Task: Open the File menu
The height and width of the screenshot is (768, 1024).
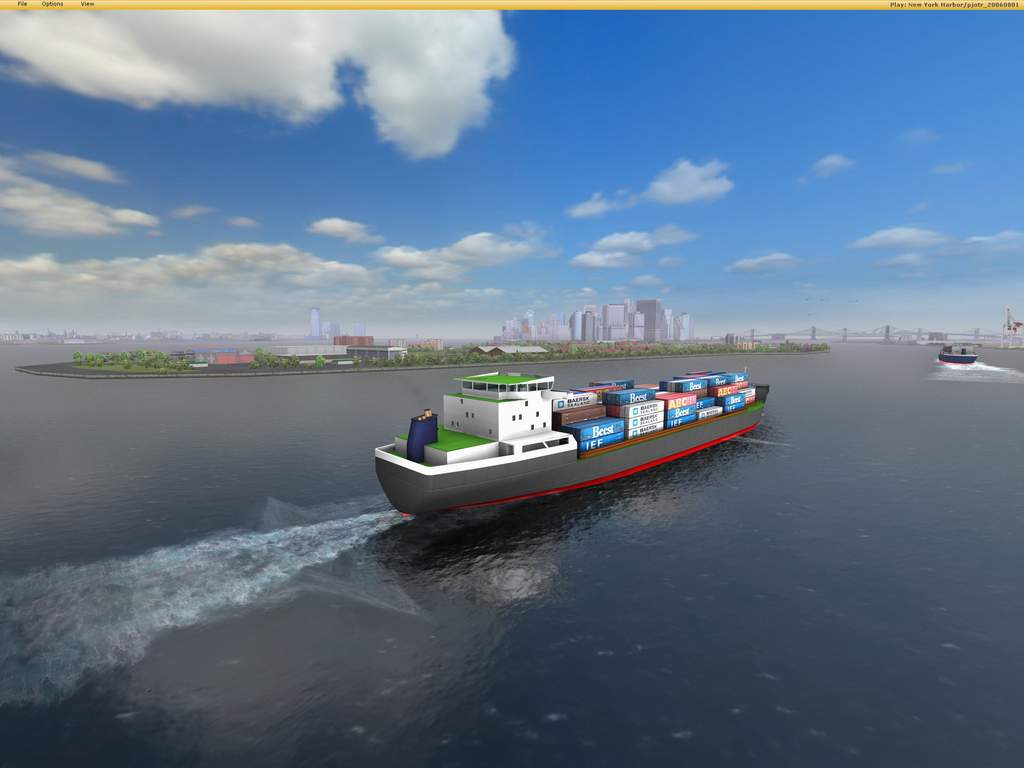Action: (22, 4)
